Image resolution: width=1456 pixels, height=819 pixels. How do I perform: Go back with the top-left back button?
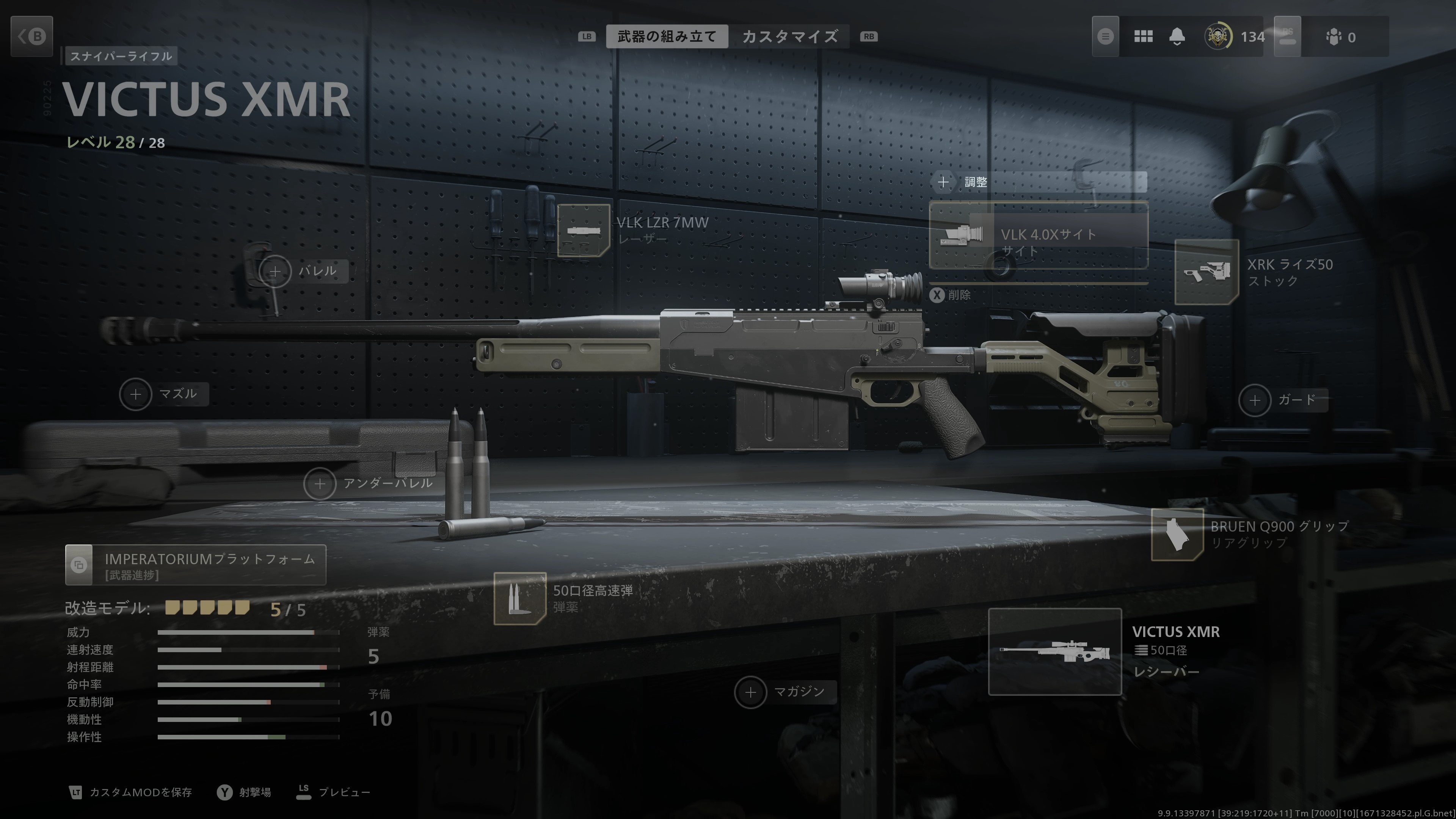[31, 37]
